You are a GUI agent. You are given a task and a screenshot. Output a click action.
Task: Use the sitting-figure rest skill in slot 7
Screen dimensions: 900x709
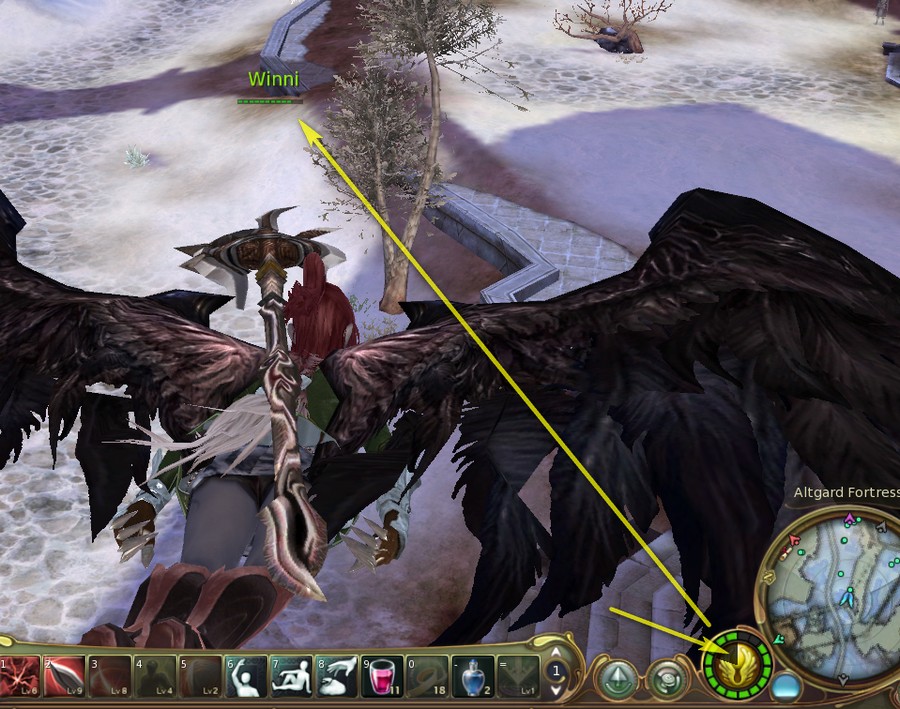[291, 677]
